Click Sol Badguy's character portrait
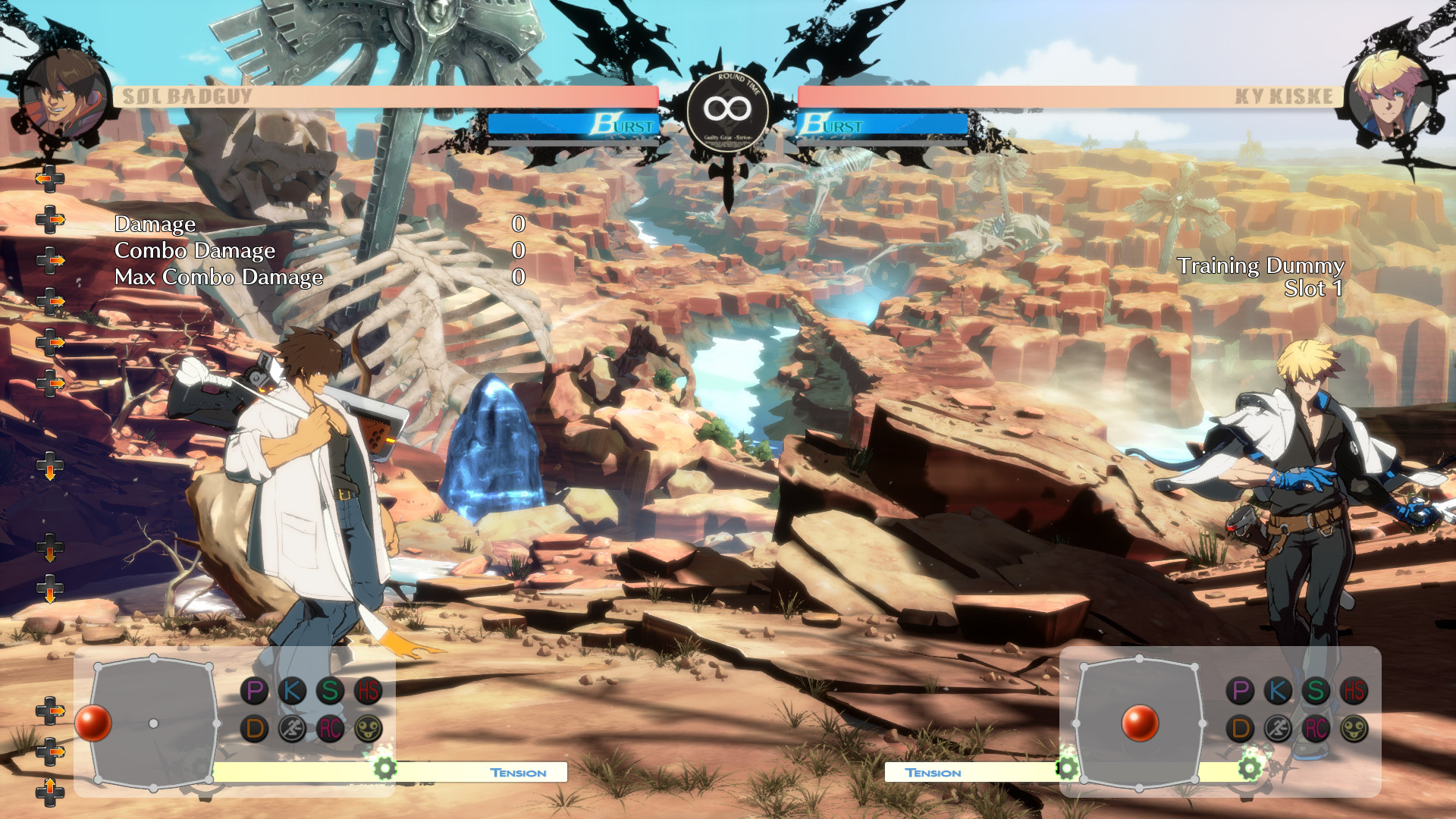Image resolution: width=1456 pixels, height=819 pixels. pos(63,95)
